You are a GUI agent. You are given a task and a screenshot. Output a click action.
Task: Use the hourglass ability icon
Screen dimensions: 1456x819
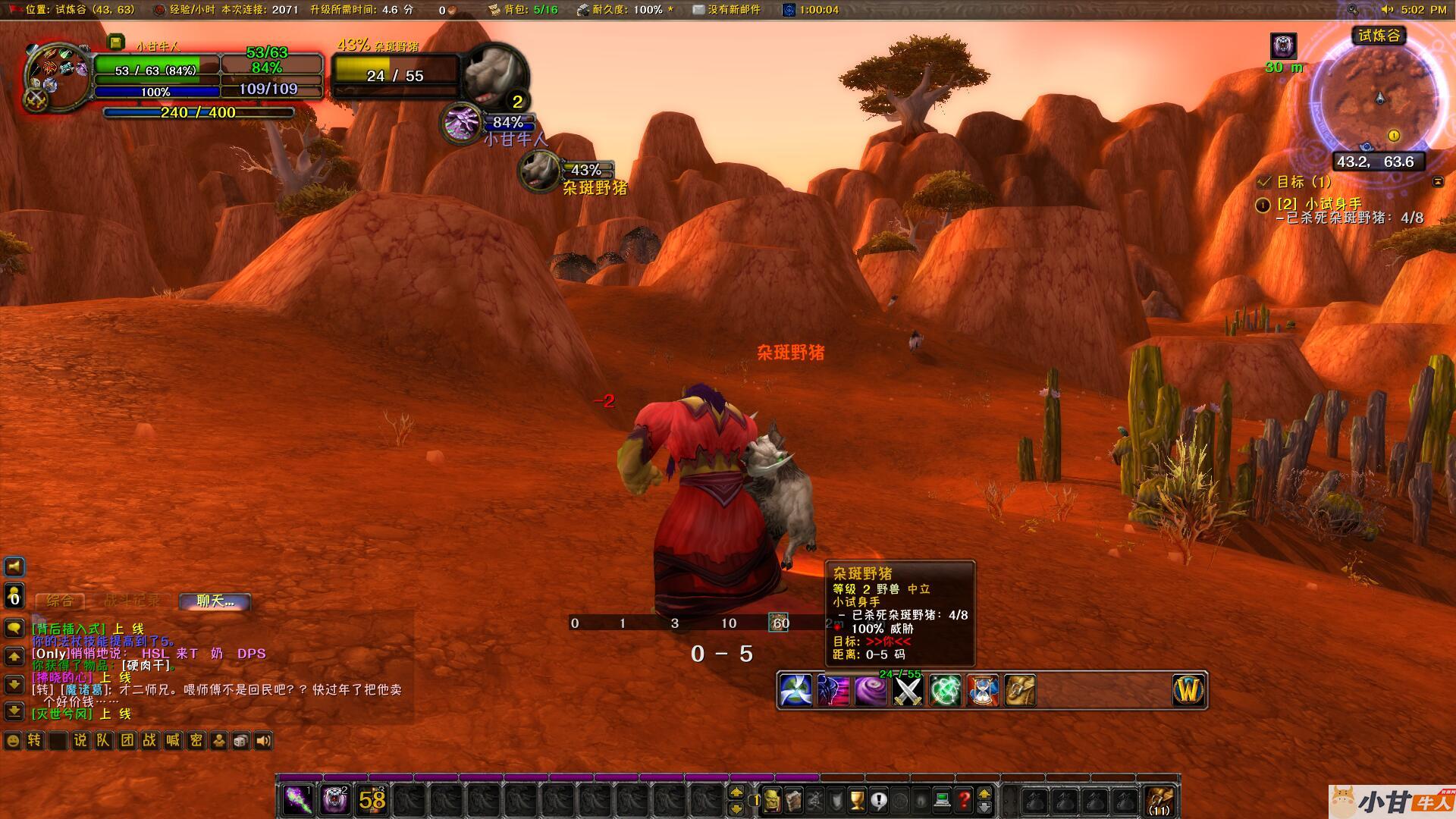982,691
